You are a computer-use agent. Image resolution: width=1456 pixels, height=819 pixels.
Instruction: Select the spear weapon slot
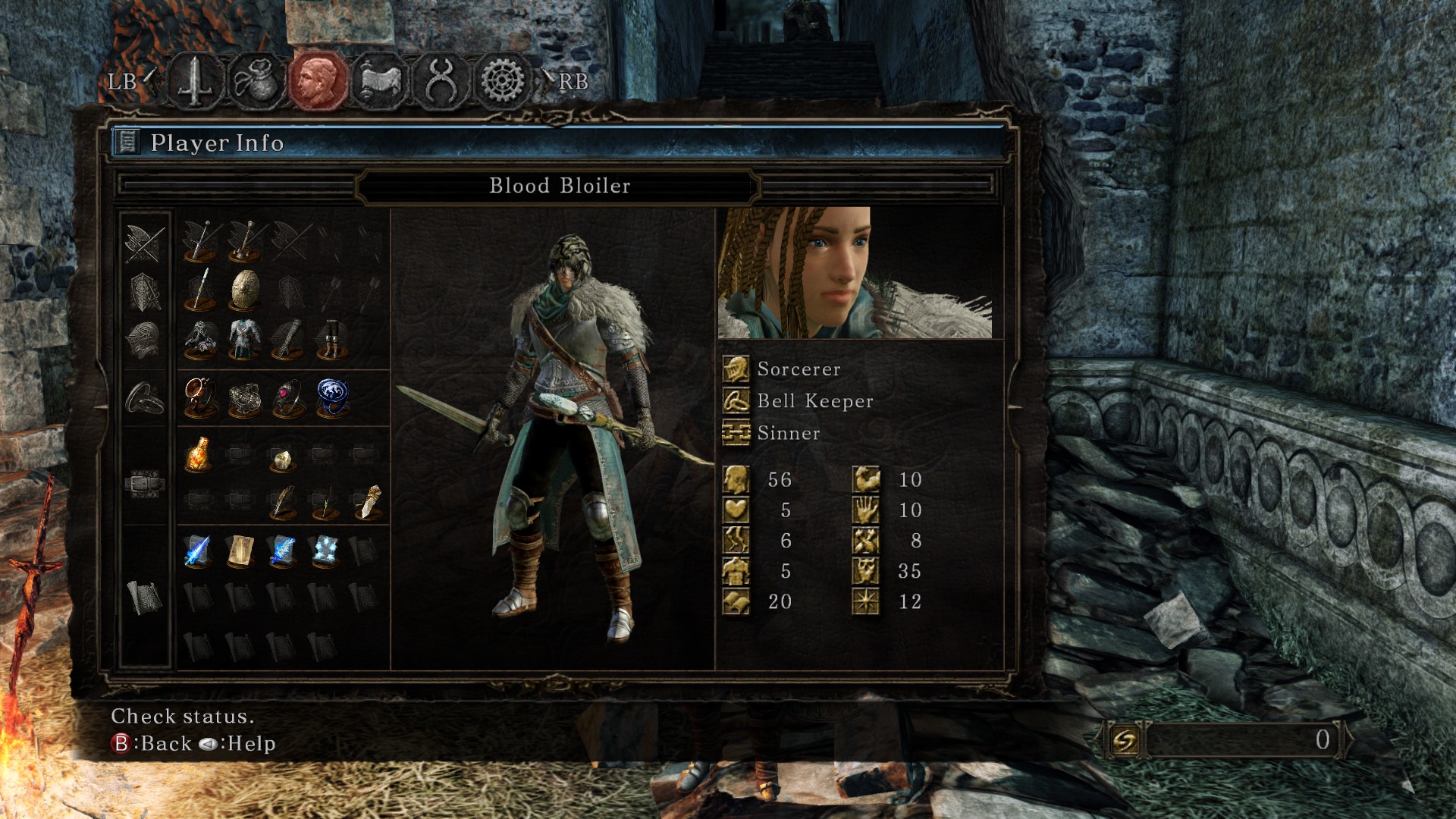pos(200,290)
